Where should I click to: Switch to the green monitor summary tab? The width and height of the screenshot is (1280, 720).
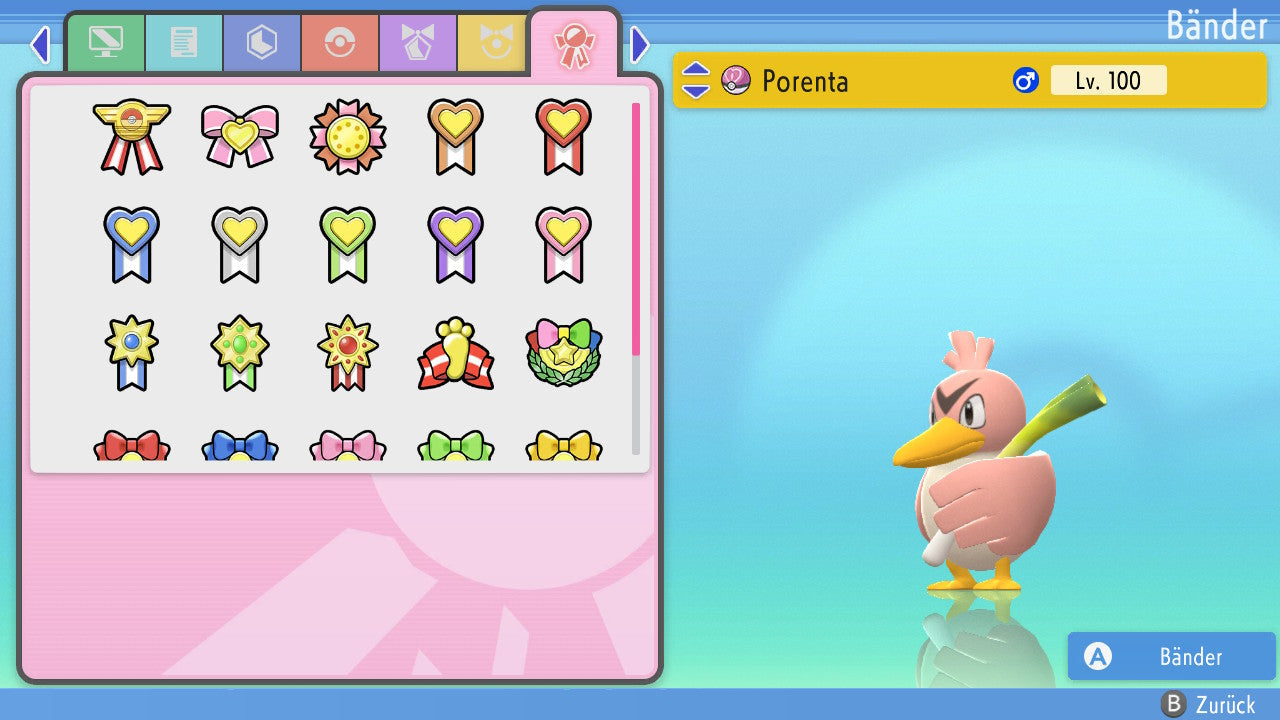(x=105, y=43)
